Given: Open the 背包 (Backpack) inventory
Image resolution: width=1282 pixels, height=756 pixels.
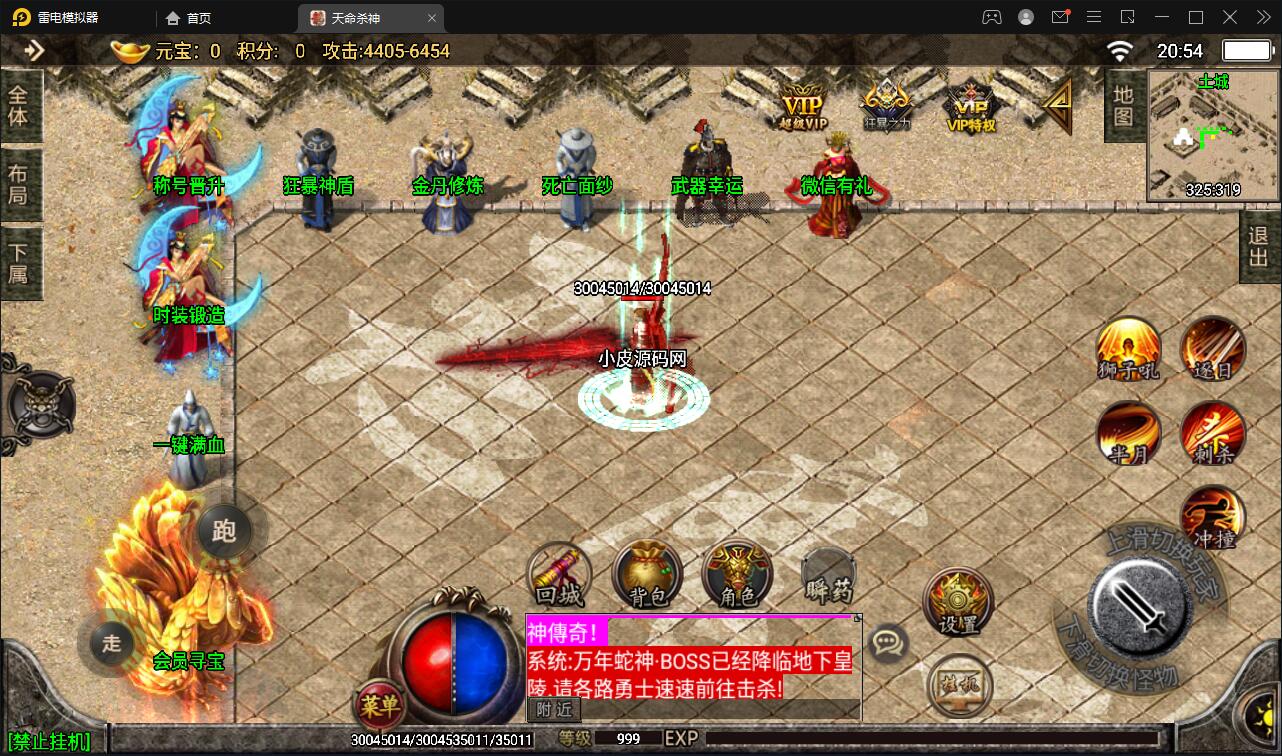Looking at the screenshot, I should click(x=647, y=575).
